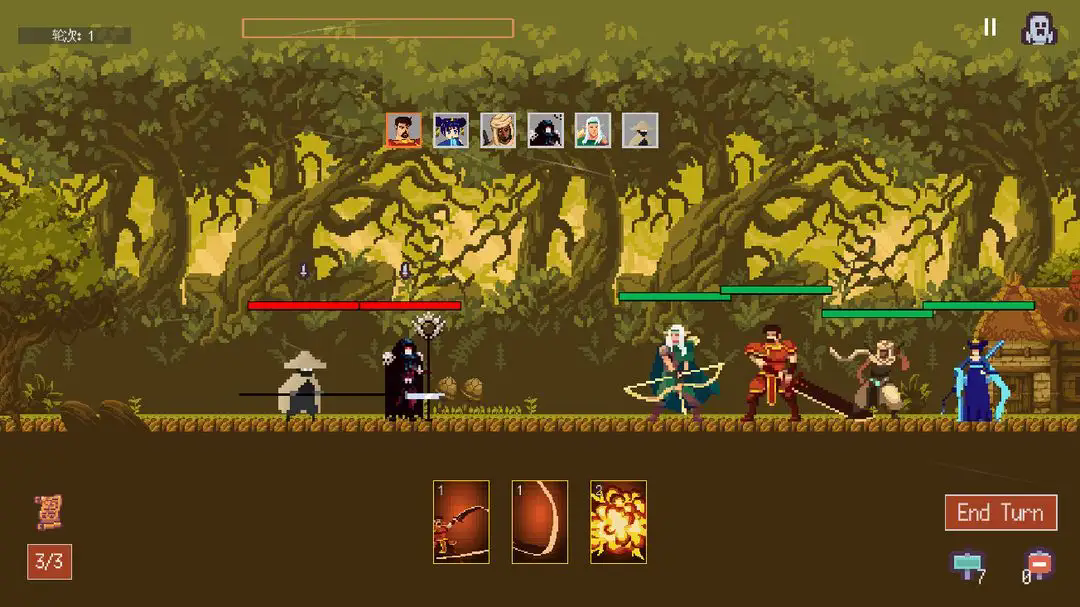Viewport: 1080px width, 607px height.
Task: View the red signpost discard pile
Action: (x=1040, y=565)
